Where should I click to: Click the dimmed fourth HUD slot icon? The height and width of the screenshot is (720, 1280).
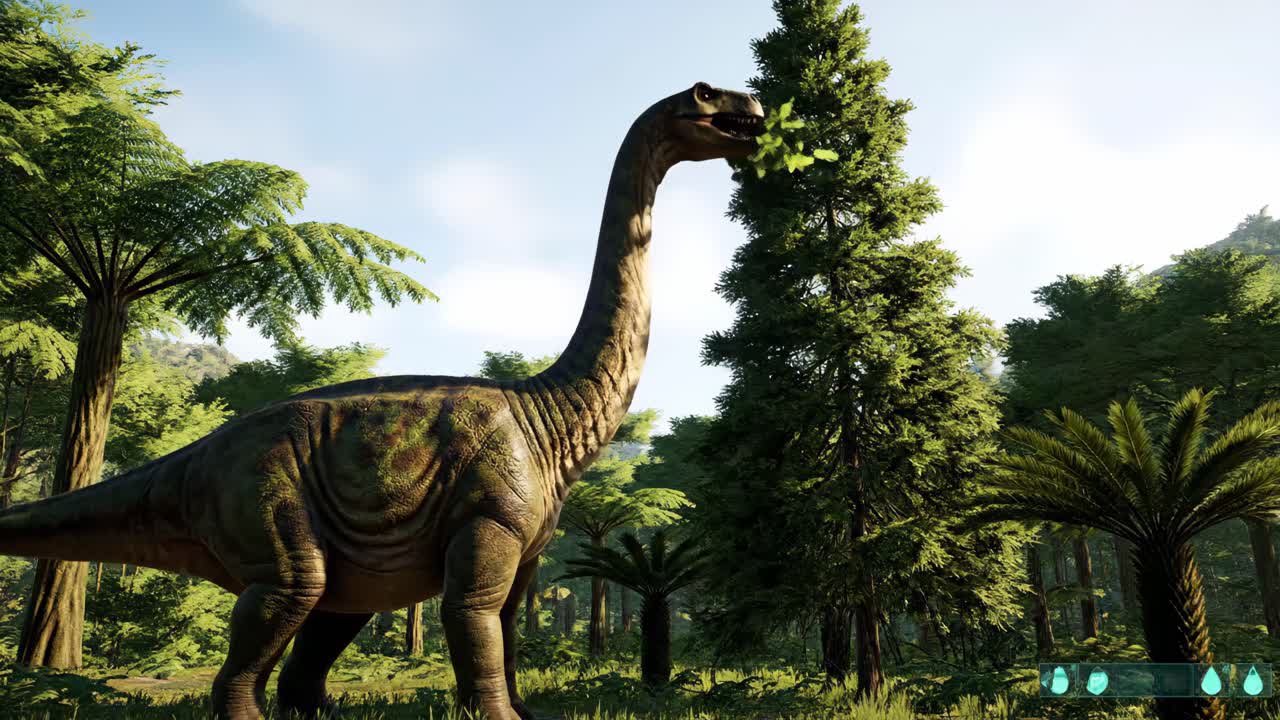1170,680
